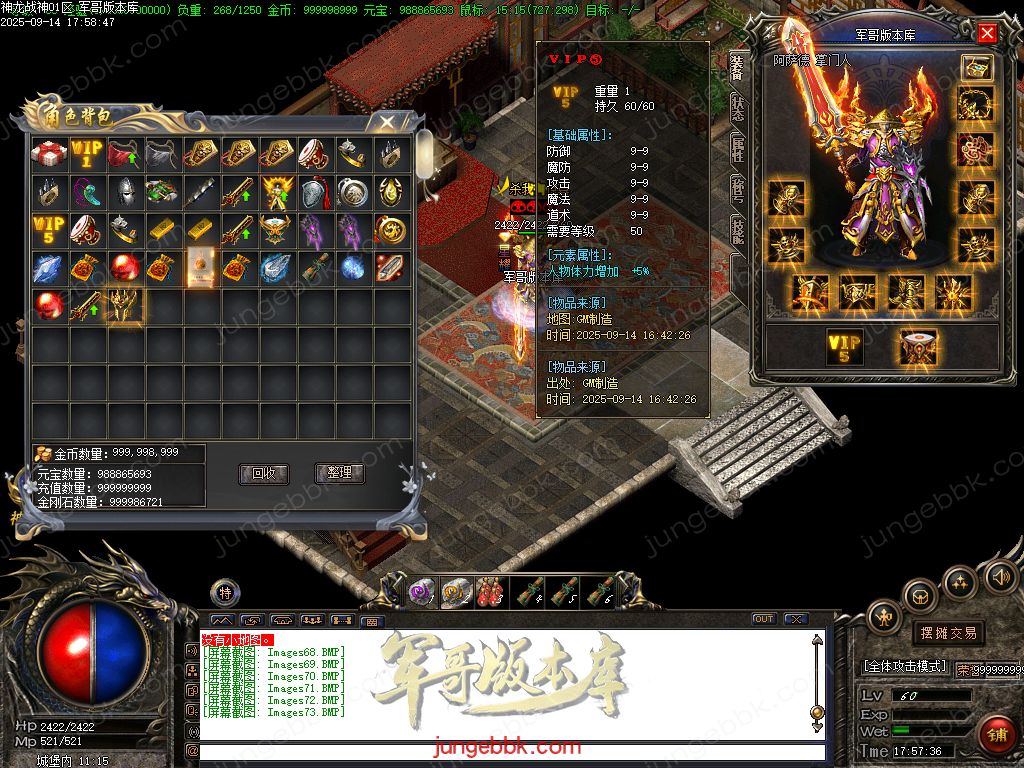Click the VIP 5 equipment slot

(x=844, y=347)
